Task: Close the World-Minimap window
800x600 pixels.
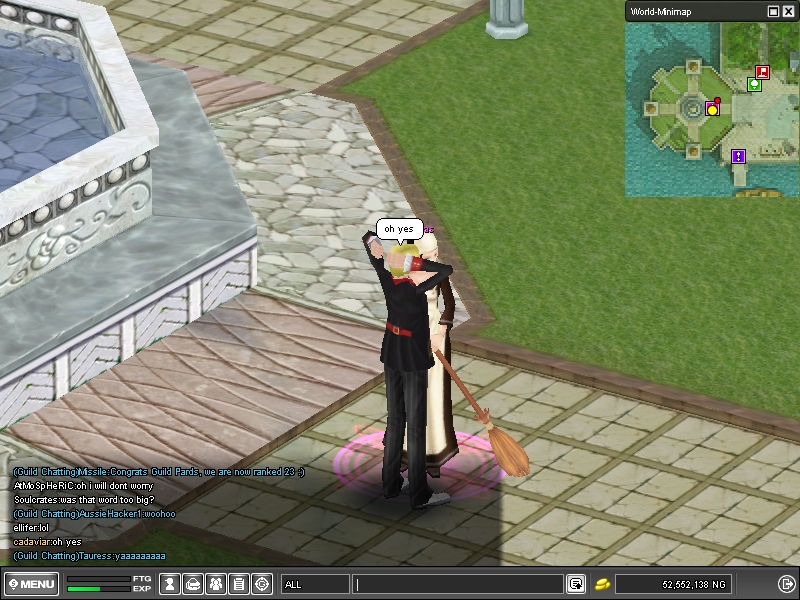Action: pyautogui.click(x=787, y=11)
